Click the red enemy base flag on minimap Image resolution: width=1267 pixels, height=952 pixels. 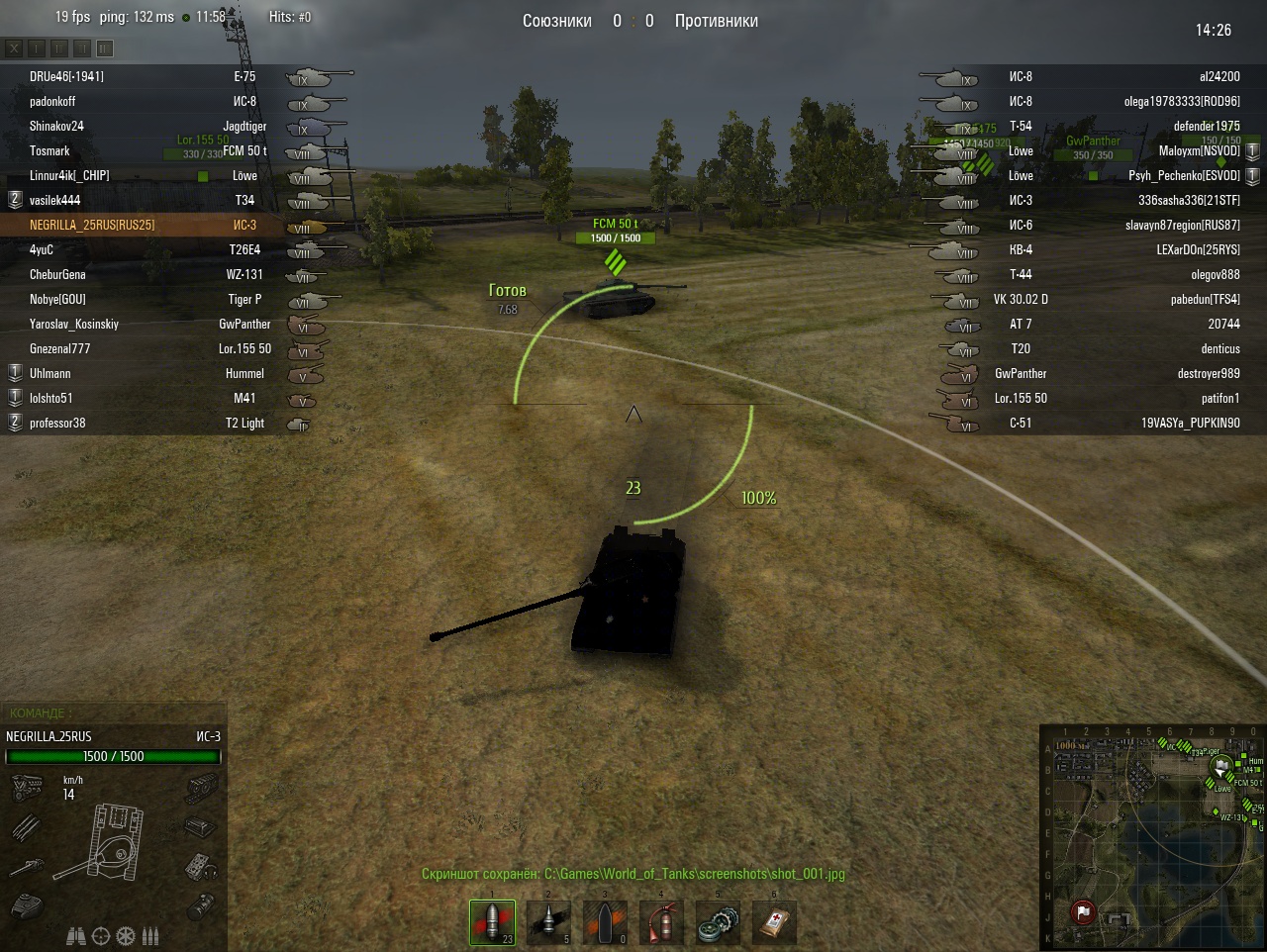(1083, 910)
